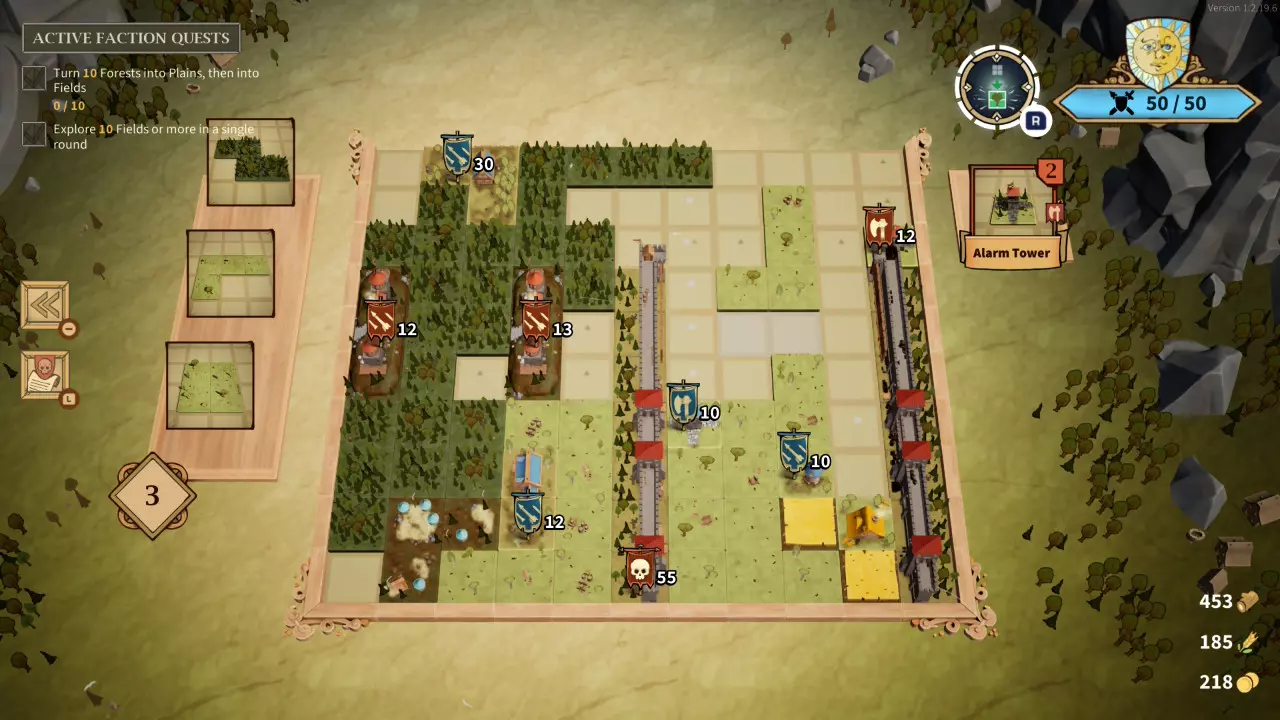This screenshot has width=1280, height=720.
Task: Click the sun and moon faction emblem
Action: pyautogui.click(x=1156, y=50)
